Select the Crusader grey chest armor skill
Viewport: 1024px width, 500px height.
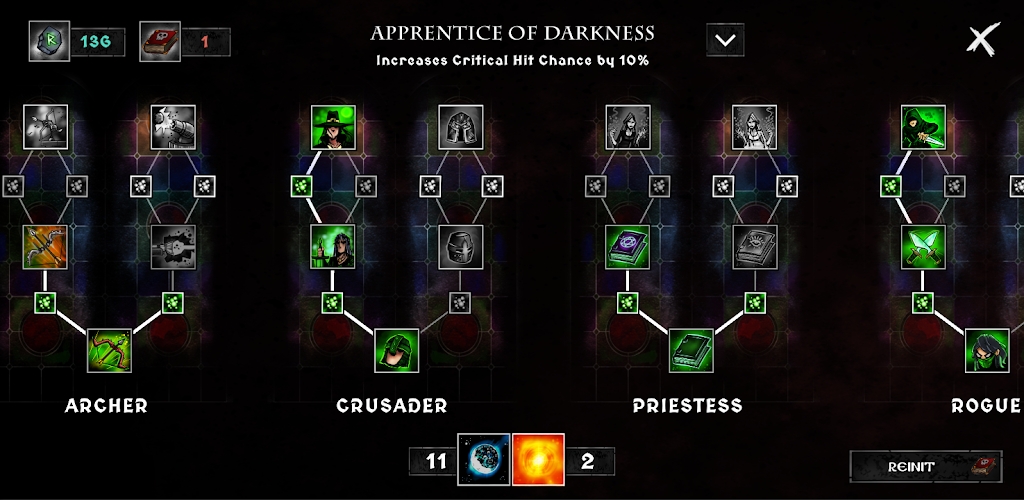click(461, 127)
